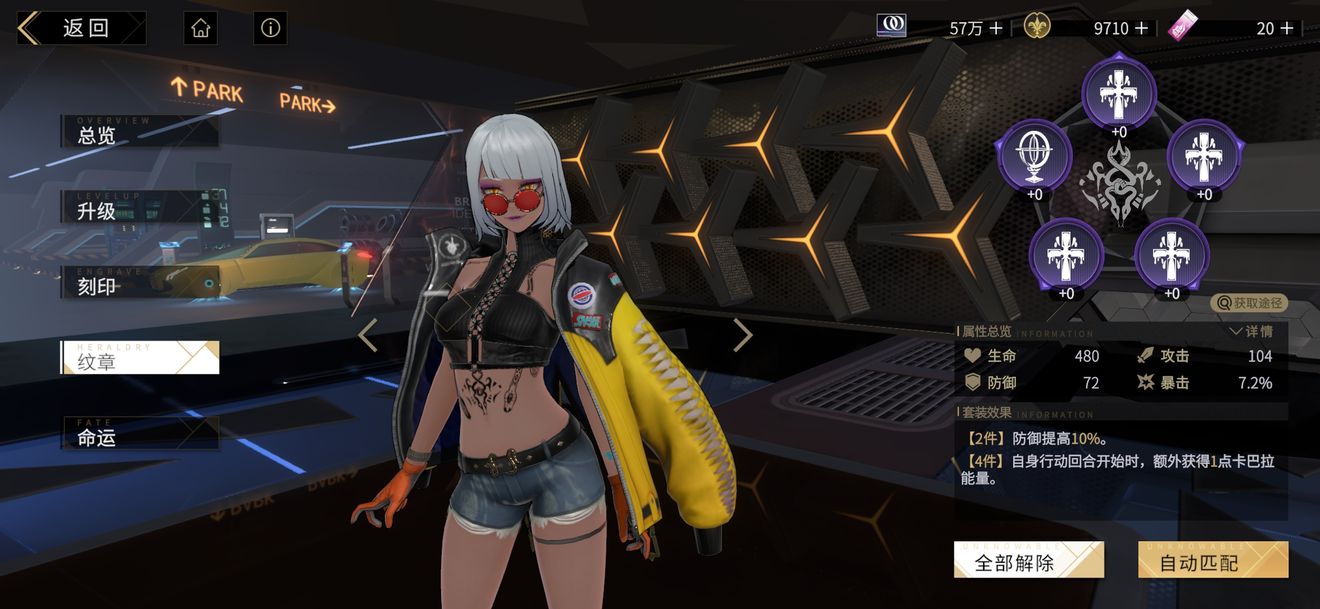Activate 自动匹配 auto match
The image size is (1320, 609).
pos(1212,562)
